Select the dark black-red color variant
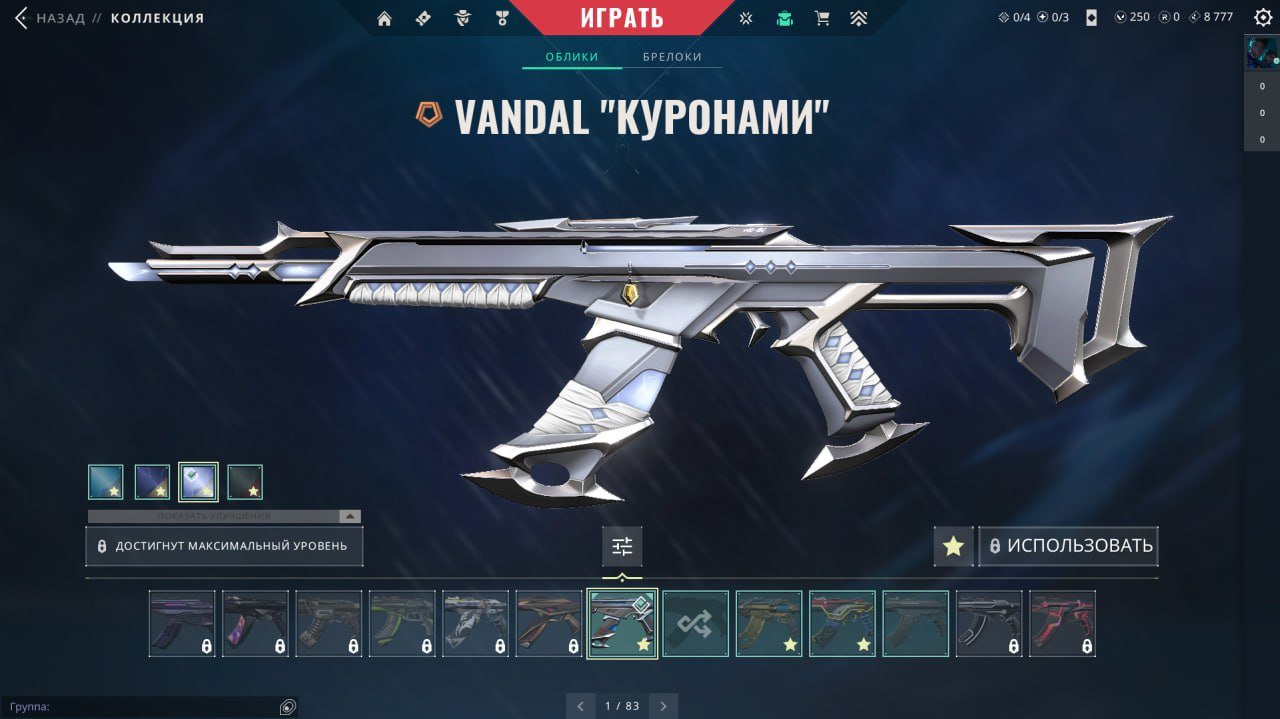Screen dimensions: 1280x719 (245, 482)
